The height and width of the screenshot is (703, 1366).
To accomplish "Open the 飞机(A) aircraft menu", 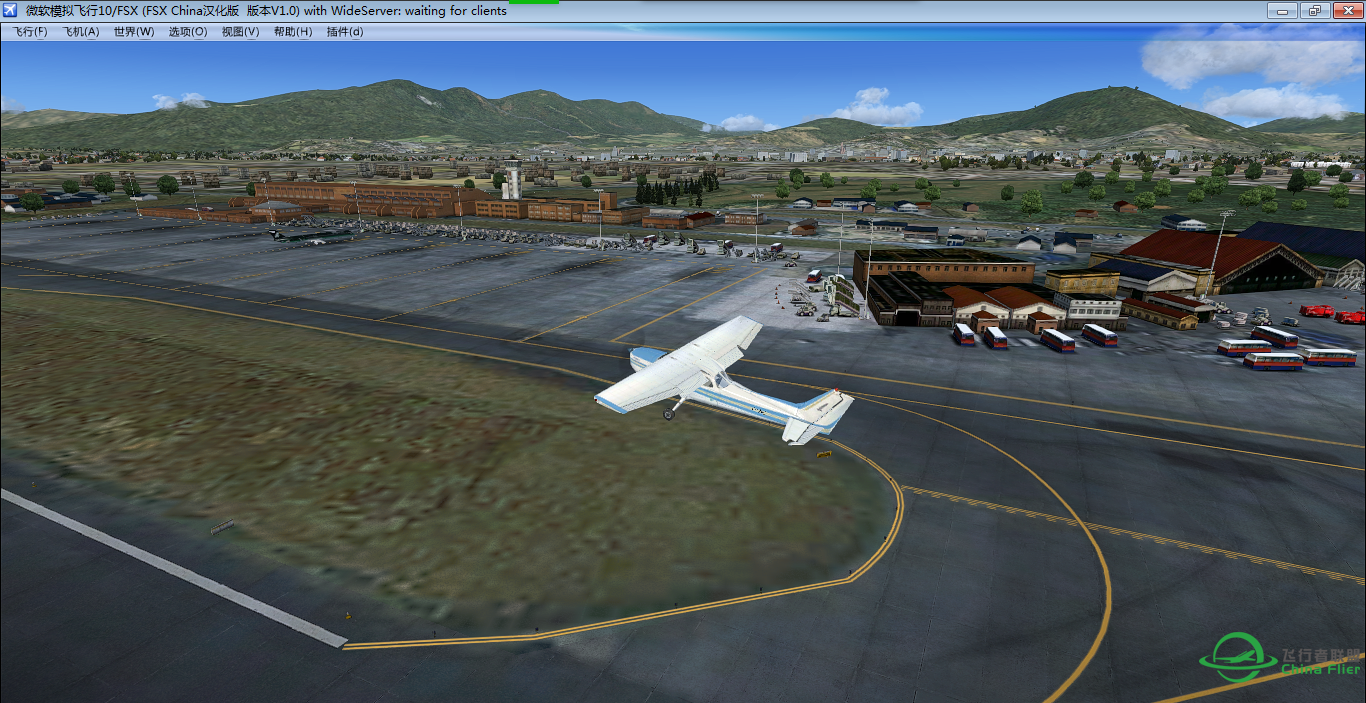I will pos(81,32).
